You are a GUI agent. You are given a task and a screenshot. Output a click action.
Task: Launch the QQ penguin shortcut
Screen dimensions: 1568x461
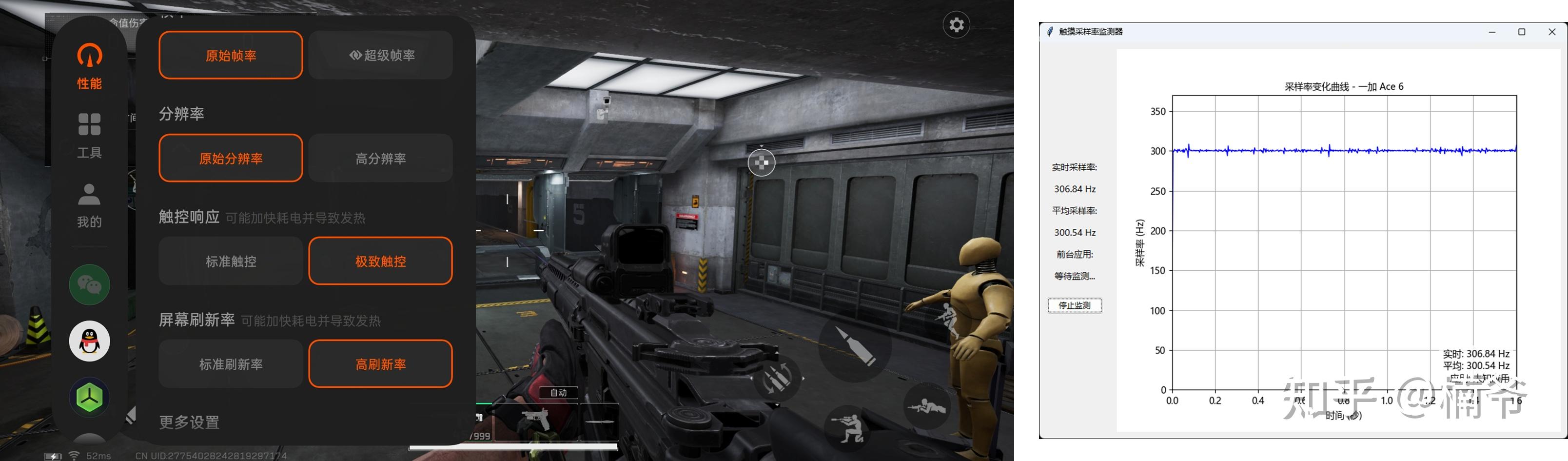[x=90, y=341]
